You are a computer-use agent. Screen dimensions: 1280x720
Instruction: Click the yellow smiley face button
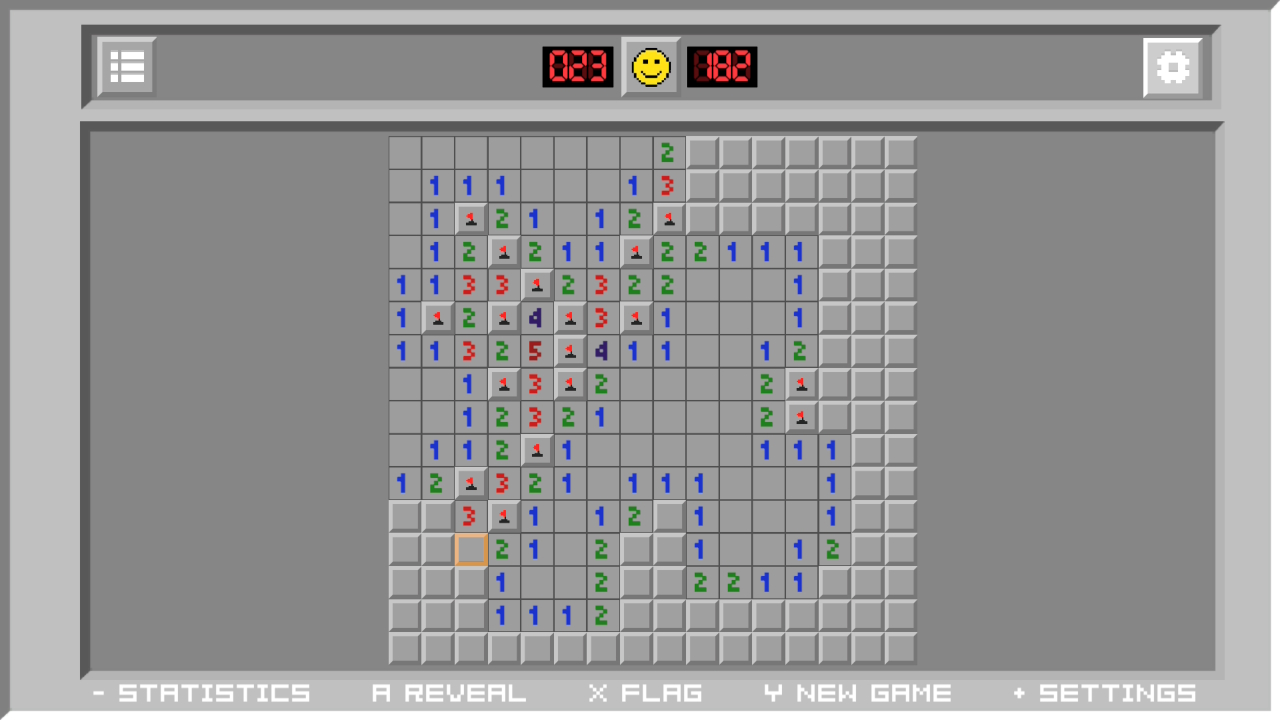point(651,67)
